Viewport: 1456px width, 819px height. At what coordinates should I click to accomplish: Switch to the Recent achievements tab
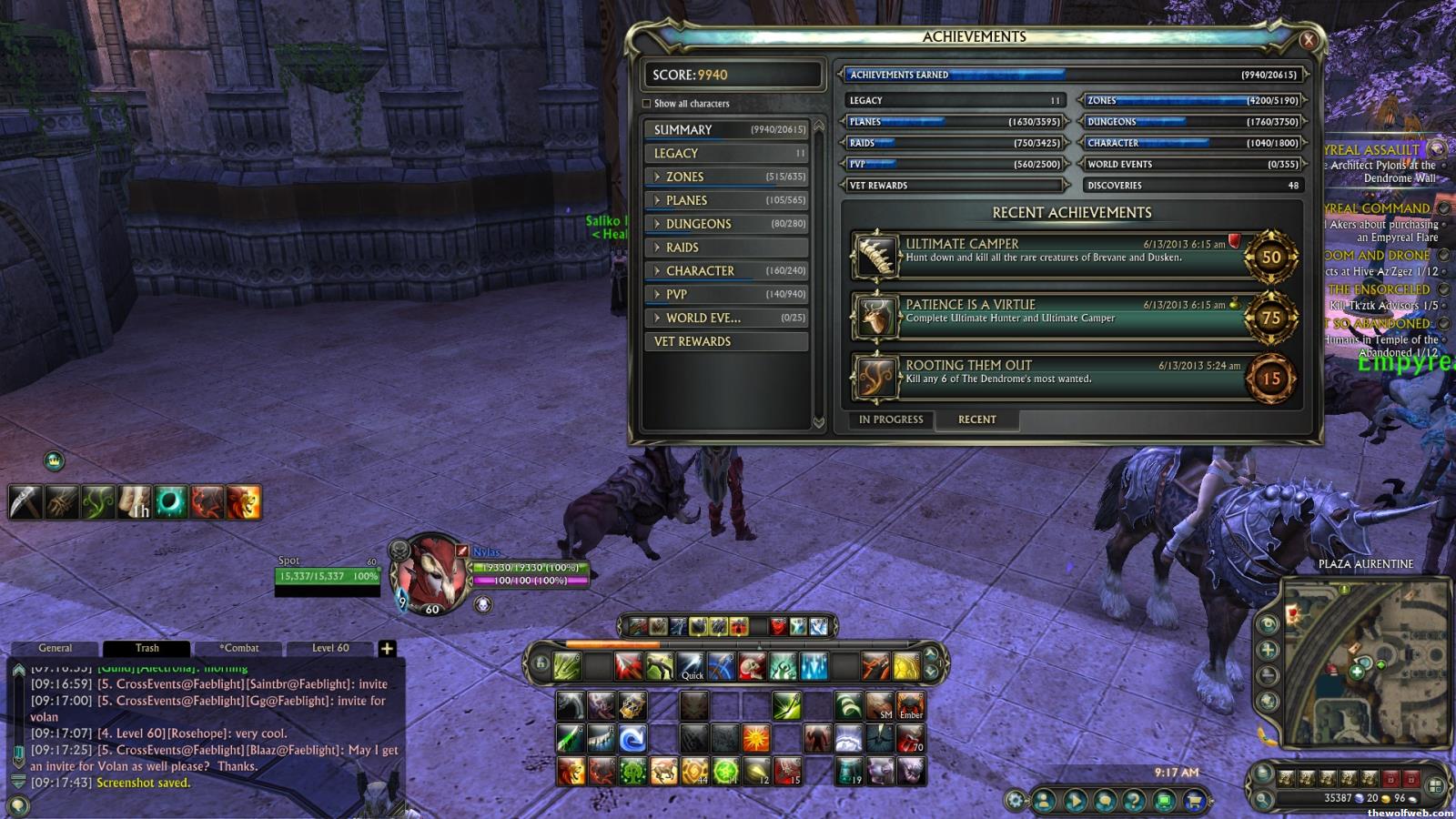976,420
